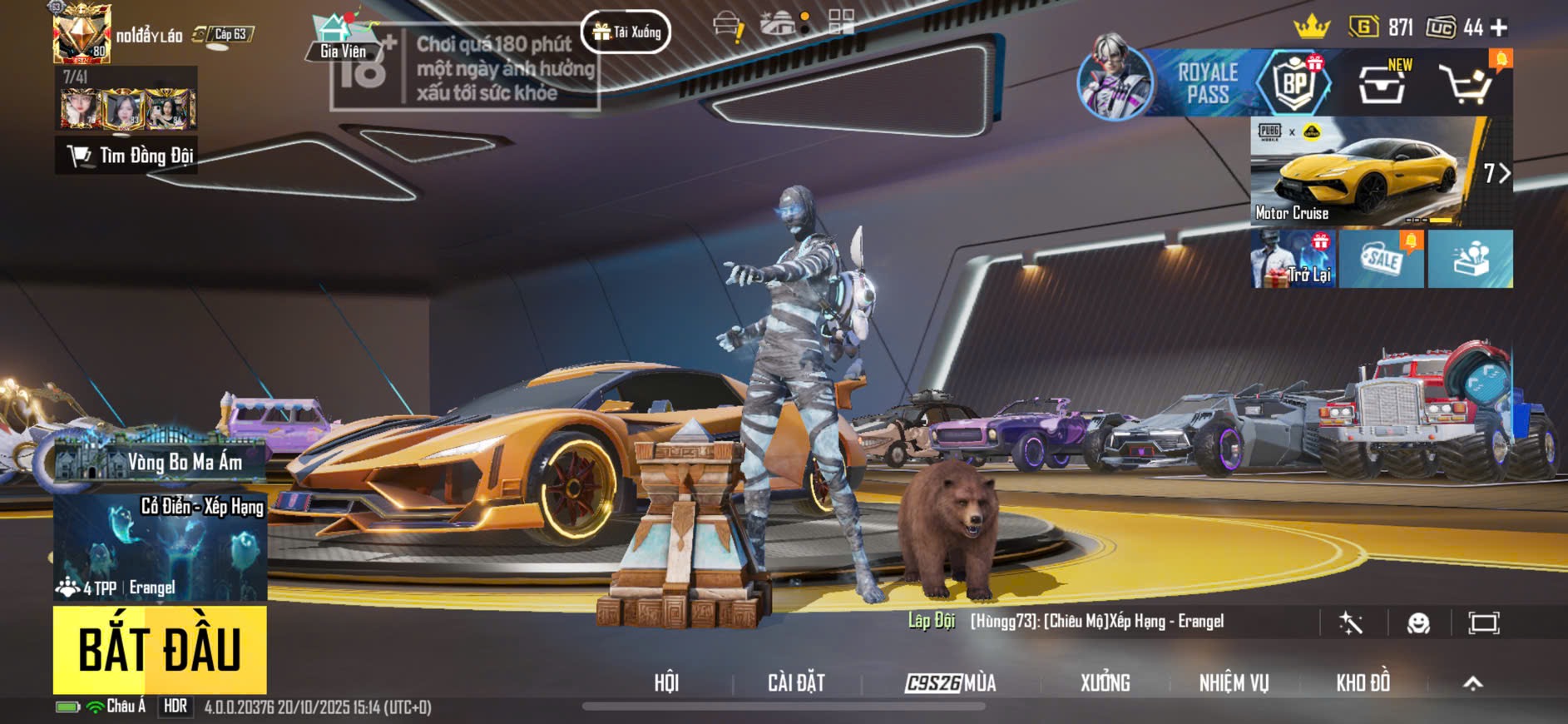Expand the bottom menu arrow
This screenshot has width=1568, height=724.
[1472, 683]
